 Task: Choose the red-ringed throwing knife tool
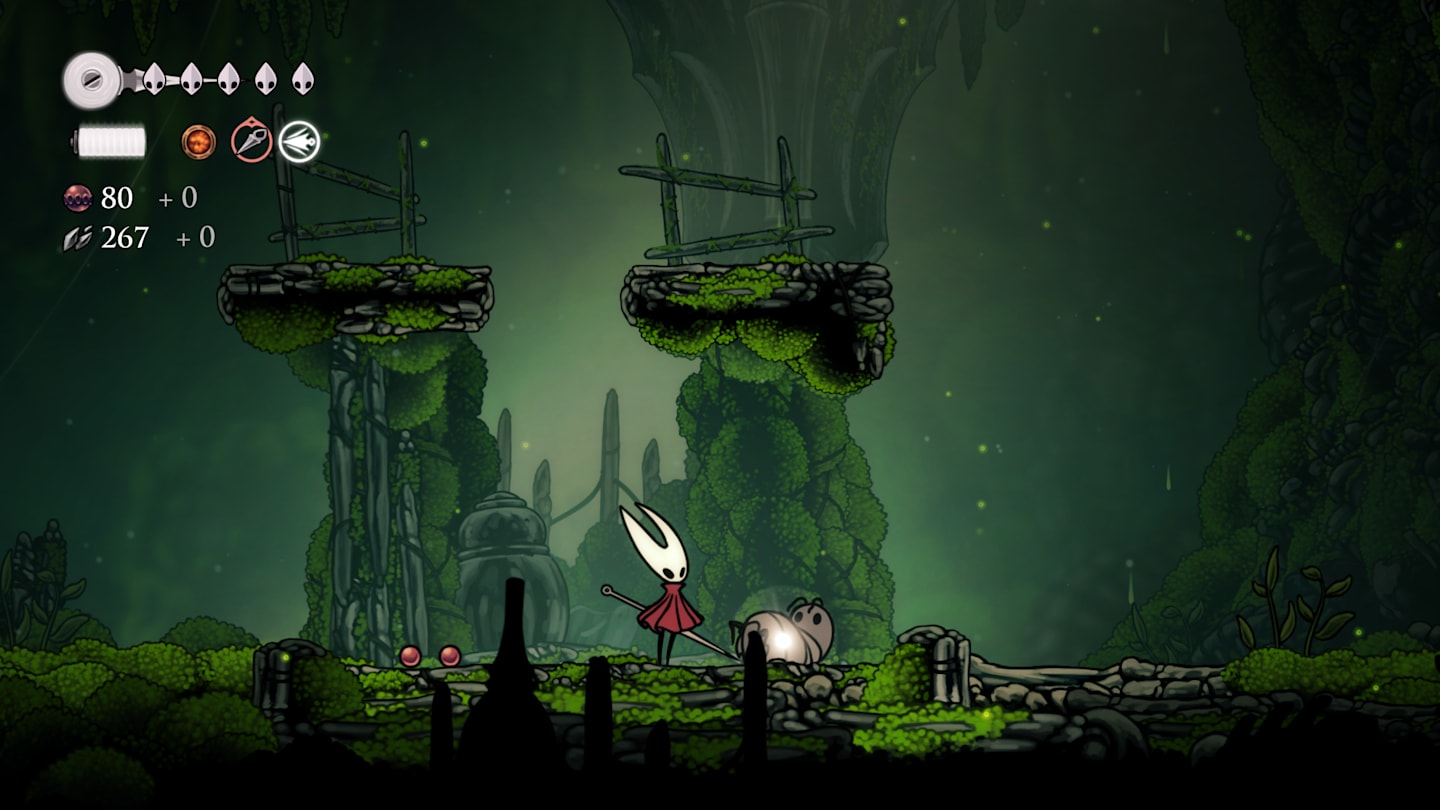pyautogui.click(x=251, y=141)
